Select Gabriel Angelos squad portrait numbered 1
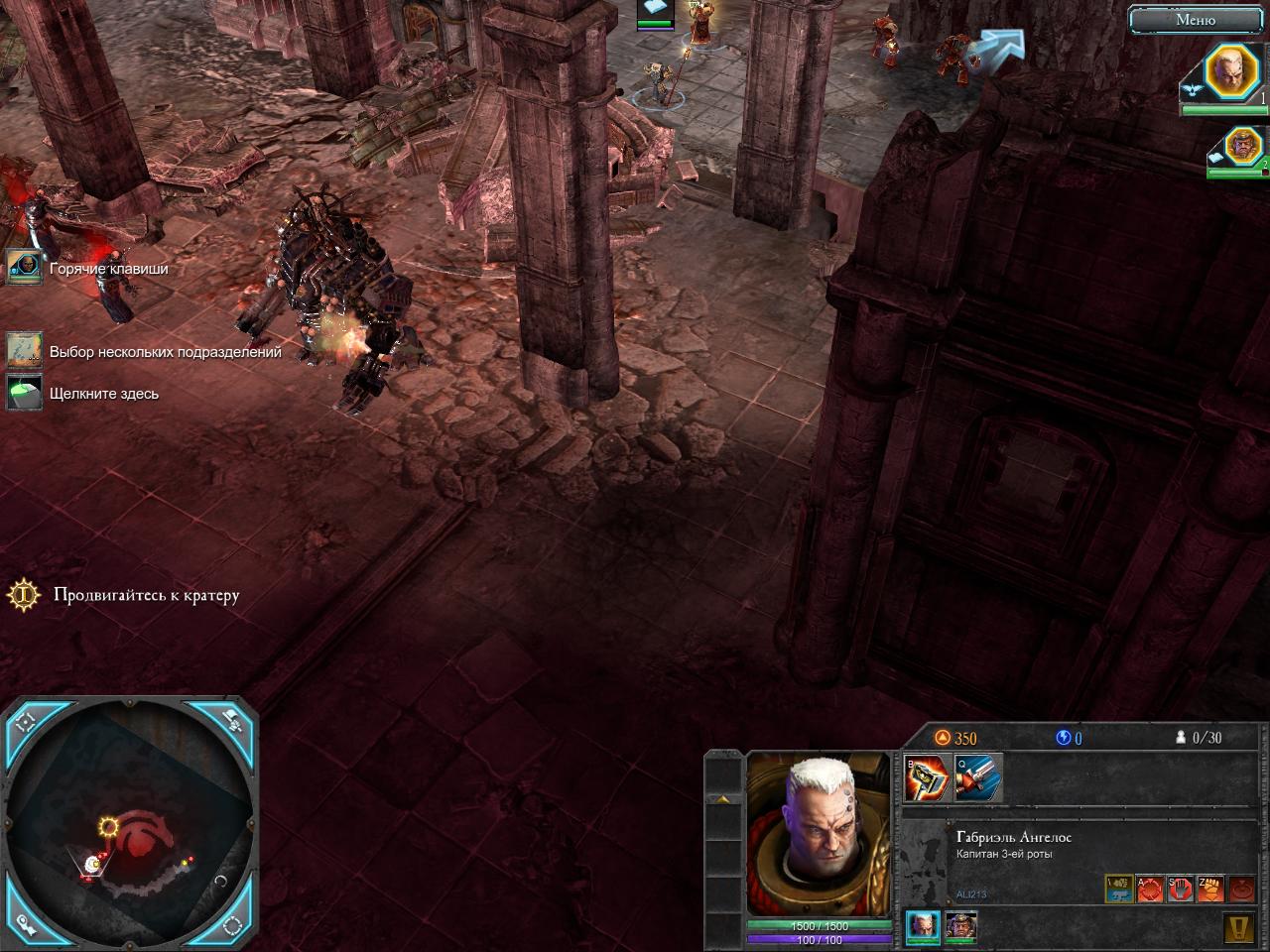Viewport: 1270px width, 952px height. click(x=1231, y=72)
